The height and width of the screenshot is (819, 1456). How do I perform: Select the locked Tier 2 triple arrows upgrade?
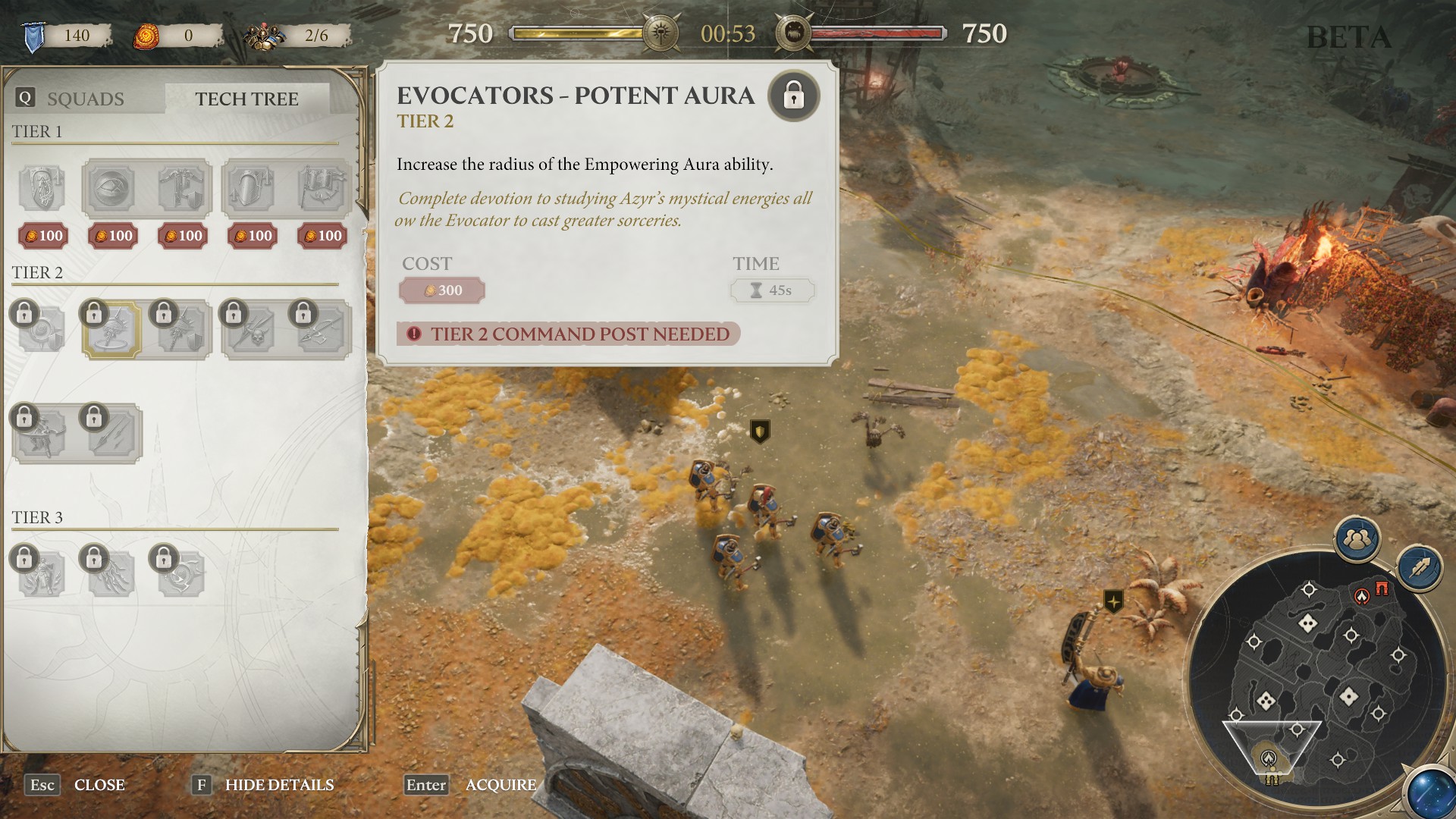[111, 434]
